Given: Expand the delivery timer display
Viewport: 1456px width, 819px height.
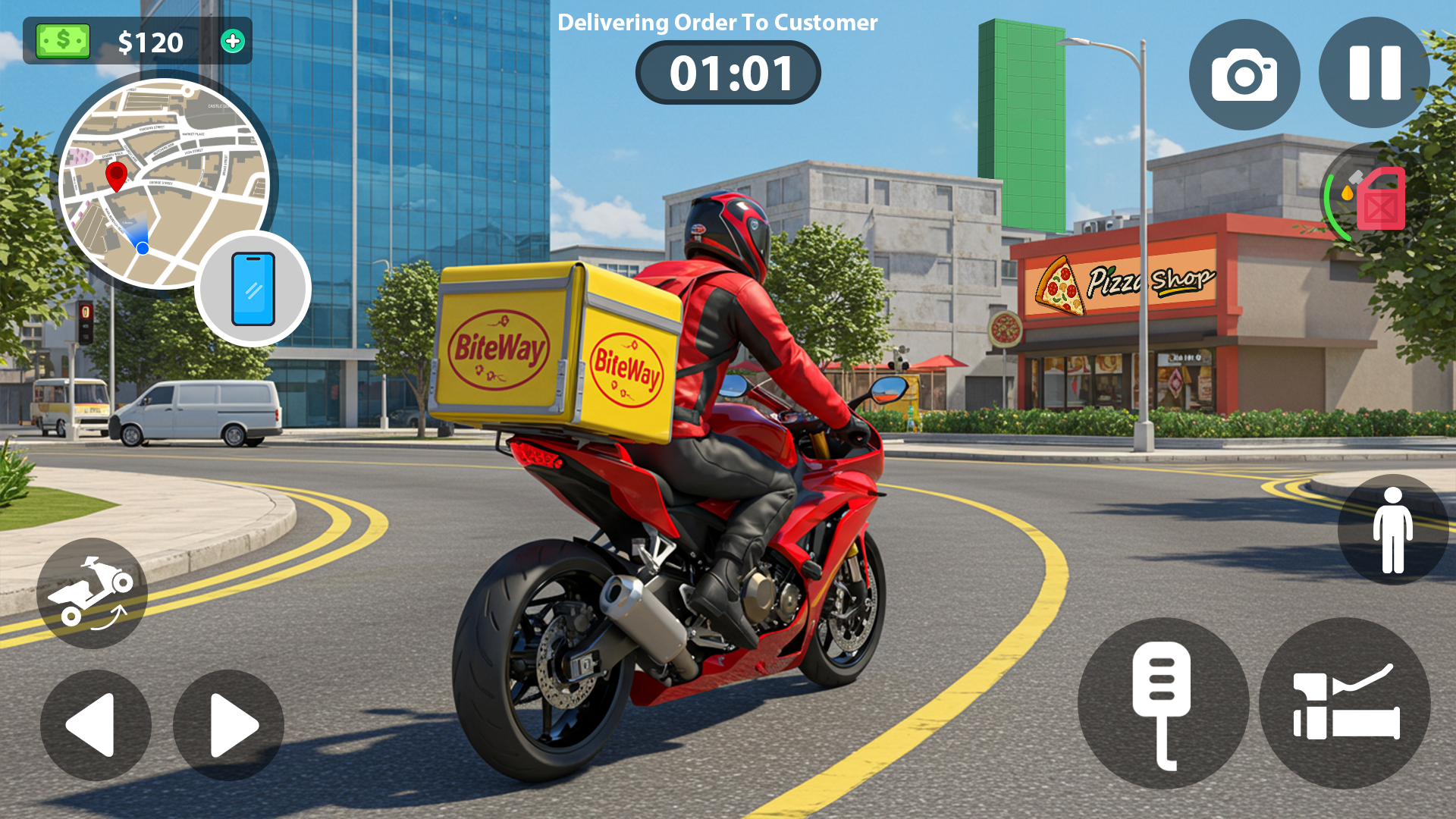Looking at the screenshot, I should point(728,72).
